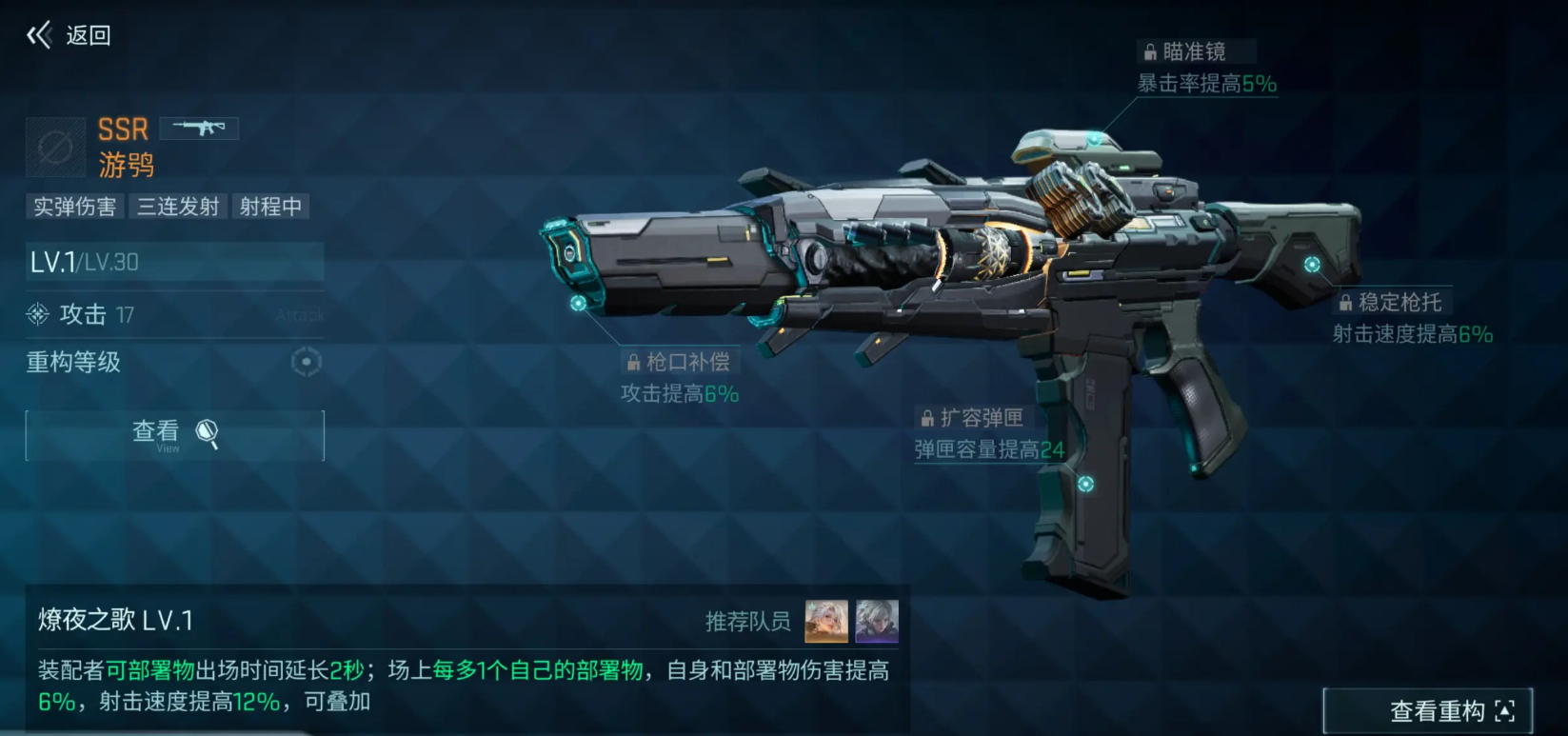Select the locked 枪口补偿 muzzle attachment

pyautogui.click(x=679, y=362)
